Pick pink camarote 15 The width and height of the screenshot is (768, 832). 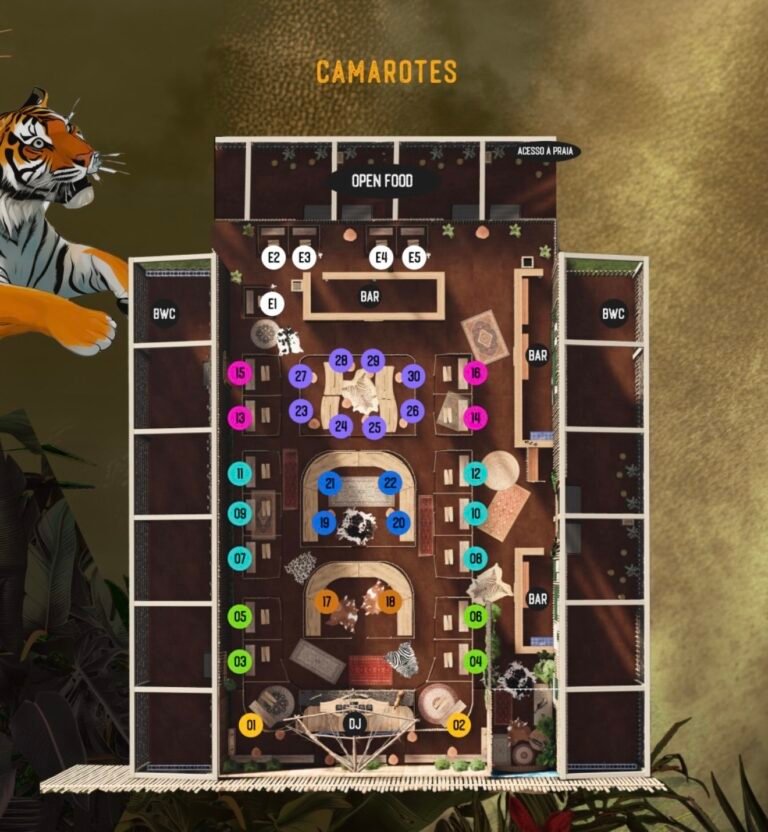coord(239,373)
